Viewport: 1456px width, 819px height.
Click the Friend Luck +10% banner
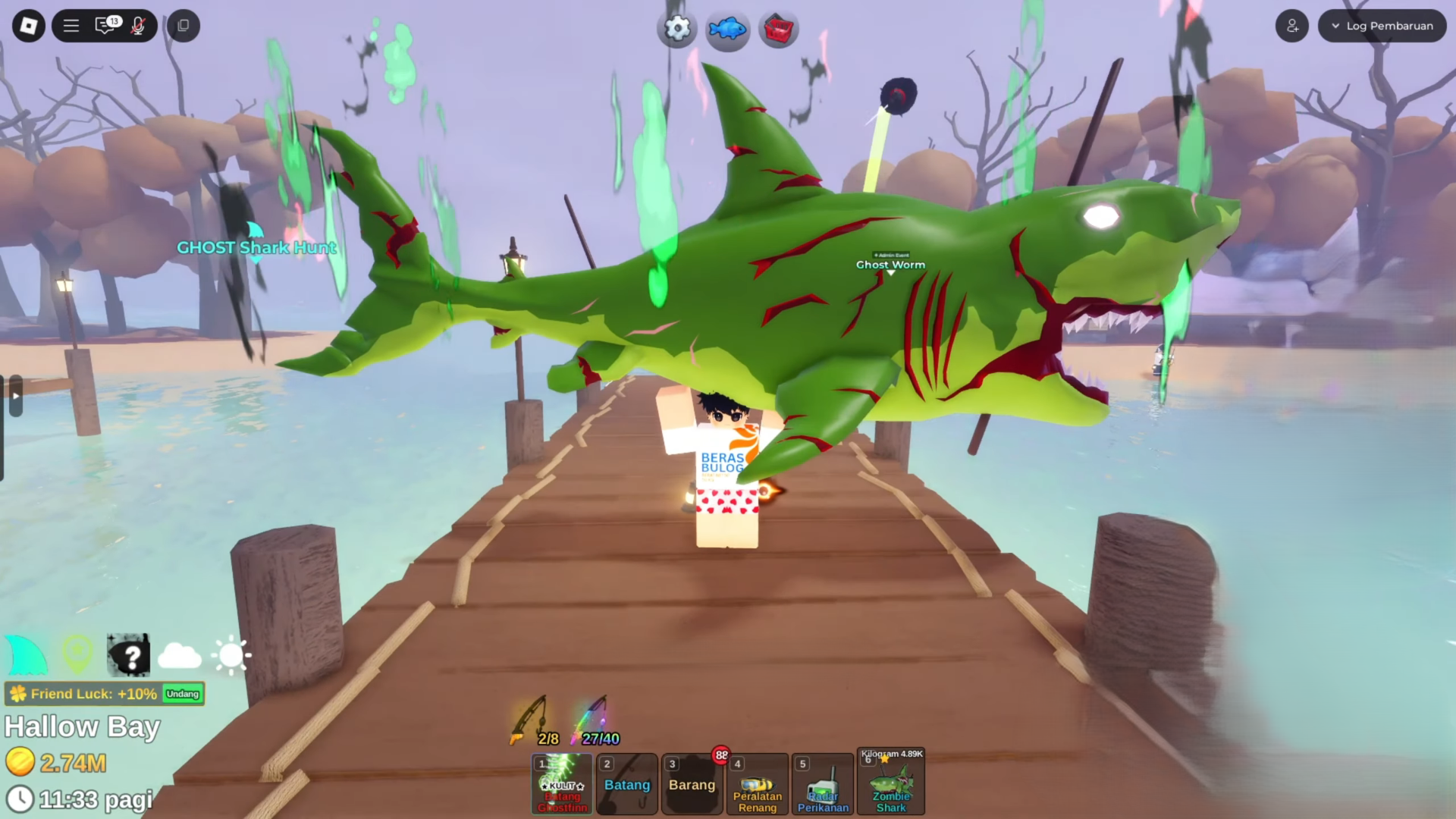tap(91, 693)
